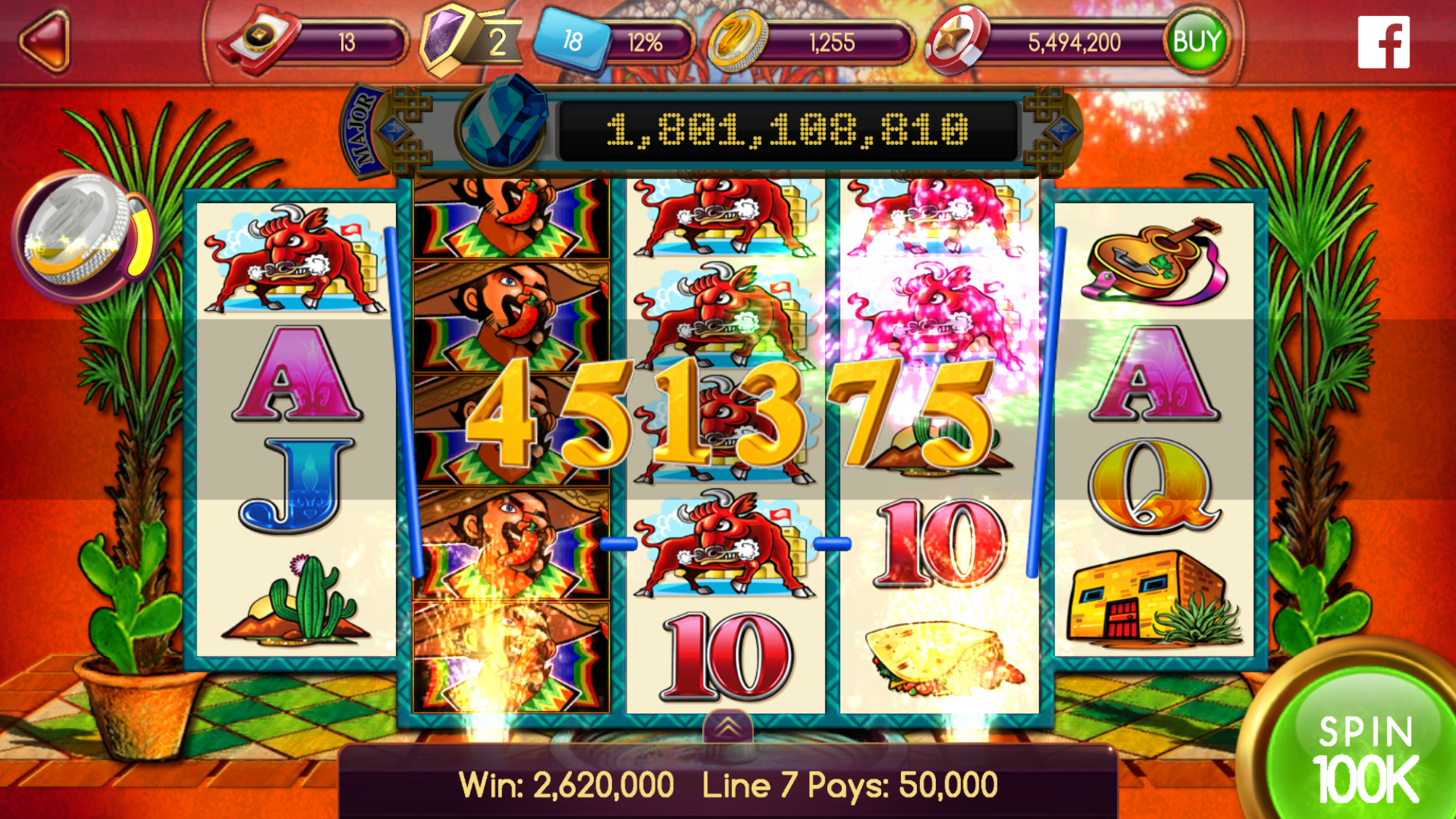Tap the silver coin bonus meter
This screenshot has width=1456, height=819.
point(81,236)
